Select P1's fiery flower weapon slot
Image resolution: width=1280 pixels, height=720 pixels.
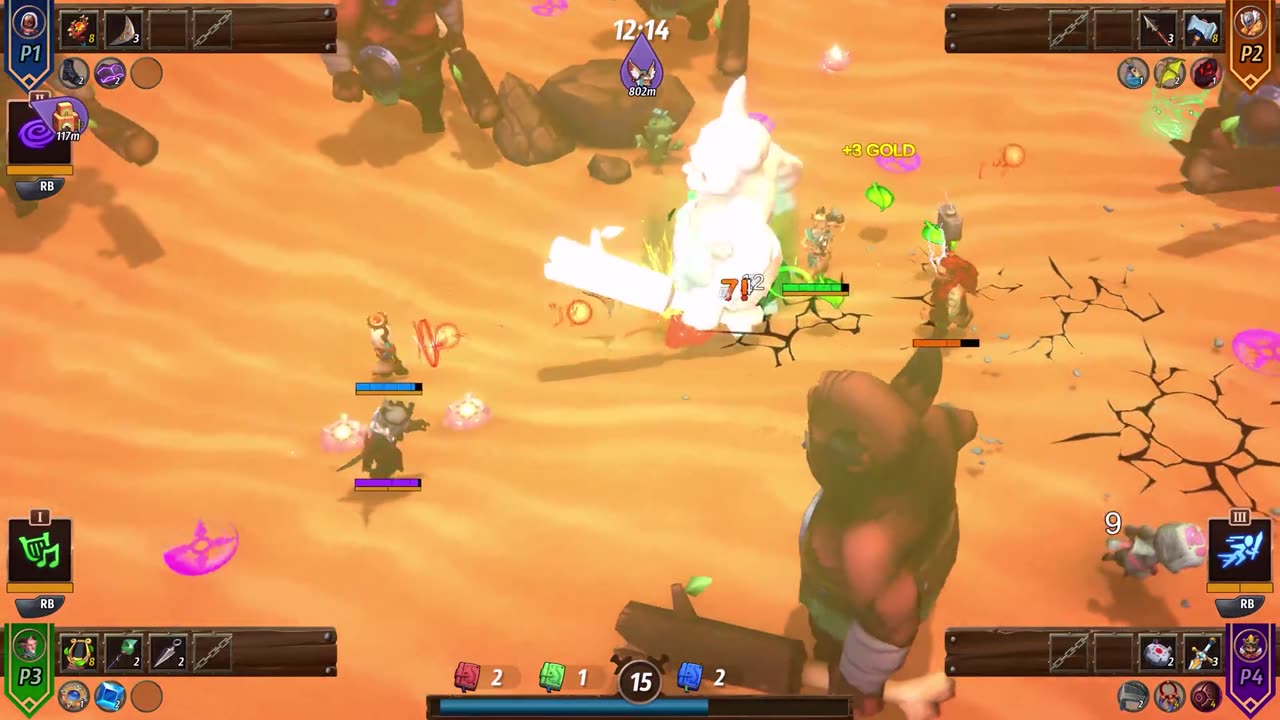[77, 30]
